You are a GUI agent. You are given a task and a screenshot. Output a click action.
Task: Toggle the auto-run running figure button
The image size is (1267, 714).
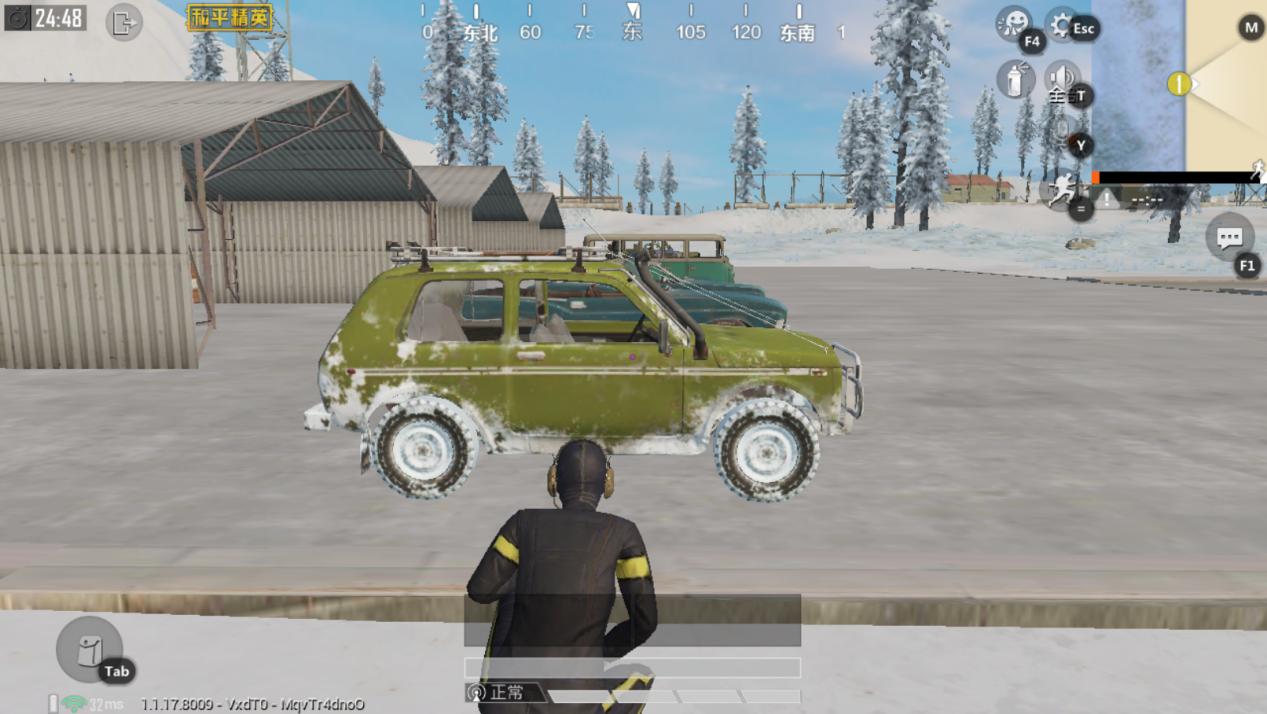tap(1060, 190)
